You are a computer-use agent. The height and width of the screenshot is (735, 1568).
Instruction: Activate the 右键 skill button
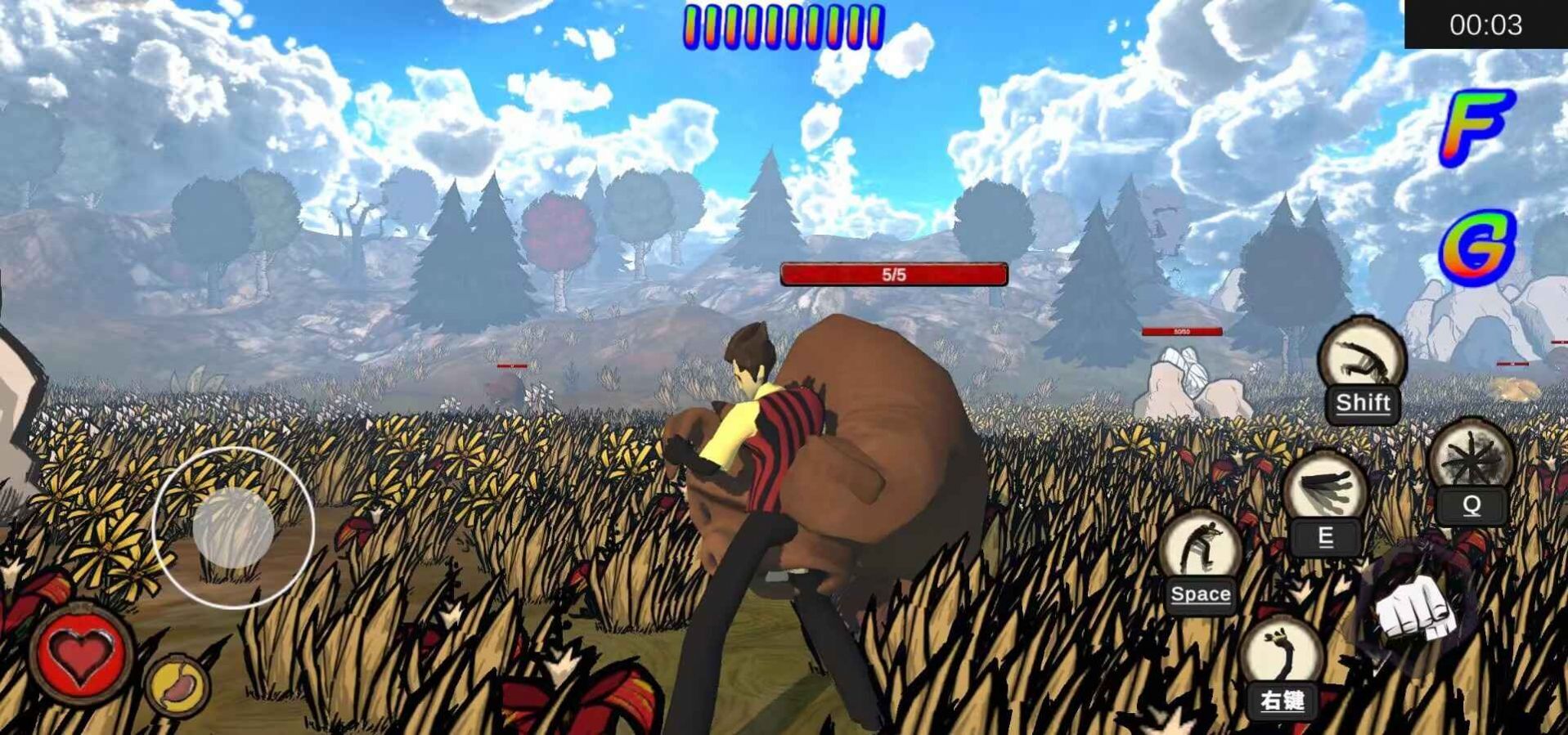tap(1282, 666)
